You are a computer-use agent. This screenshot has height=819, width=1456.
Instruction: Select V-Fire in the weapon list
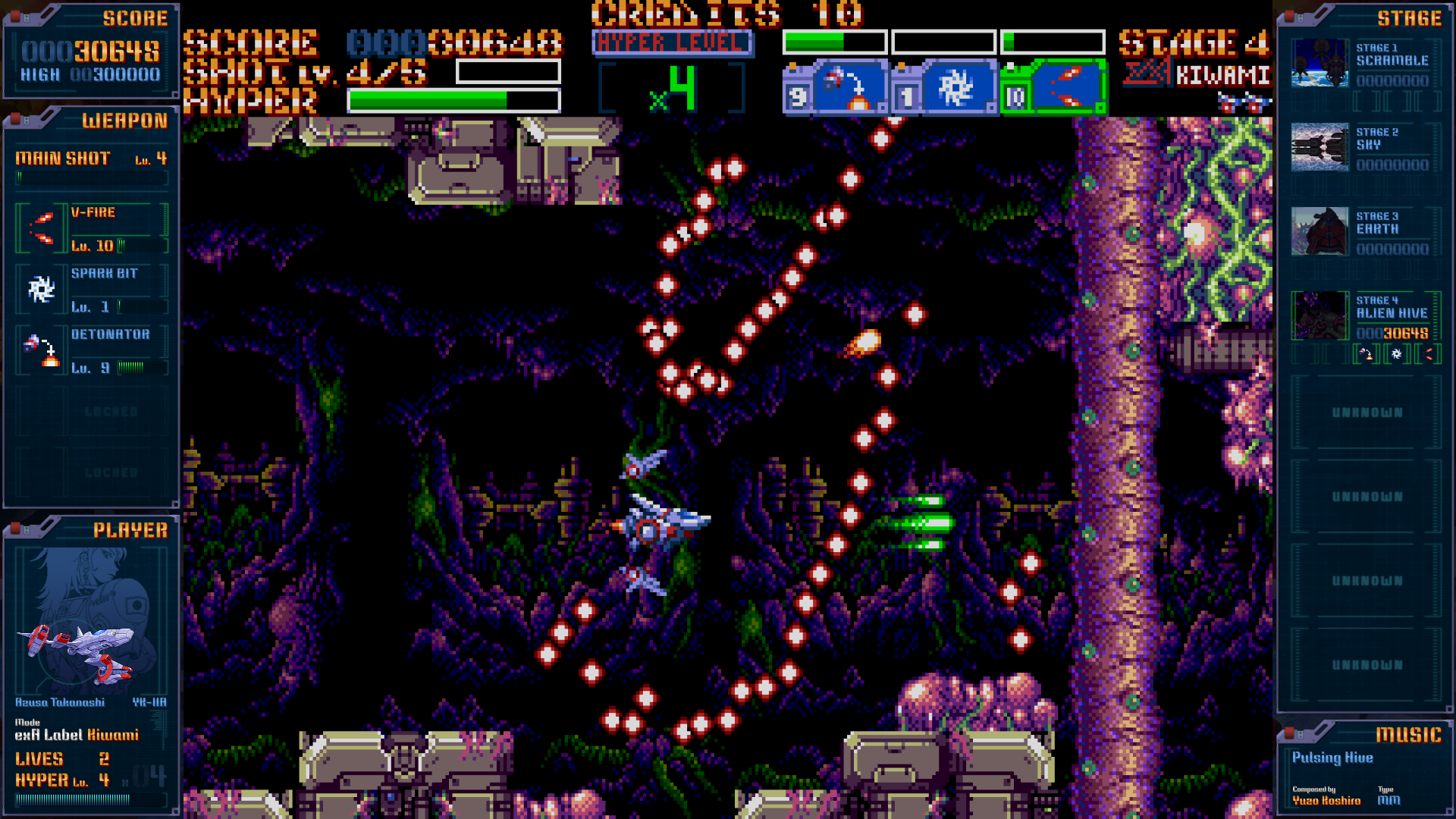coord(91,228)
